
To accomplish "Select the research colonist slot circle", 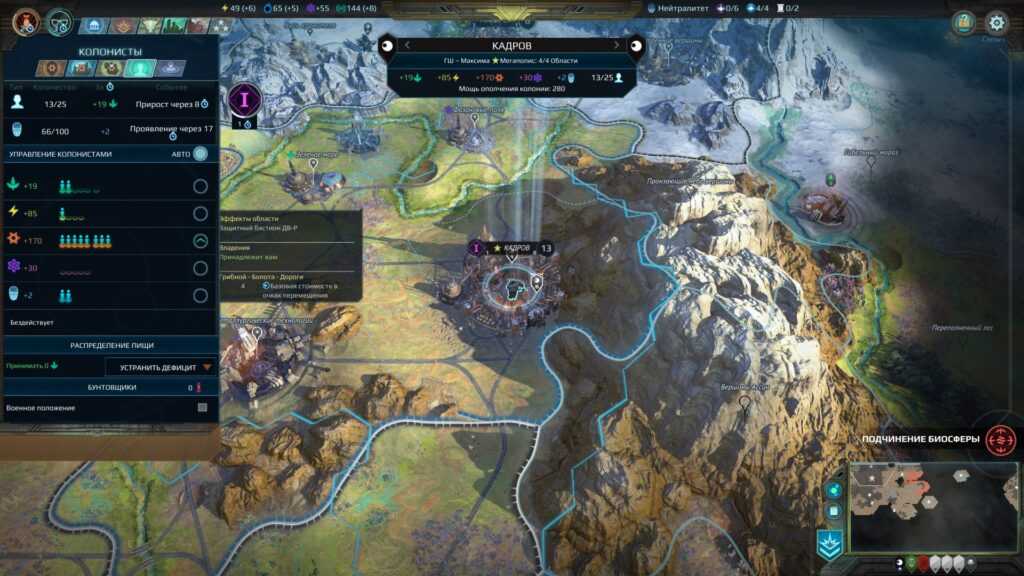I will (x=200, y=268).
